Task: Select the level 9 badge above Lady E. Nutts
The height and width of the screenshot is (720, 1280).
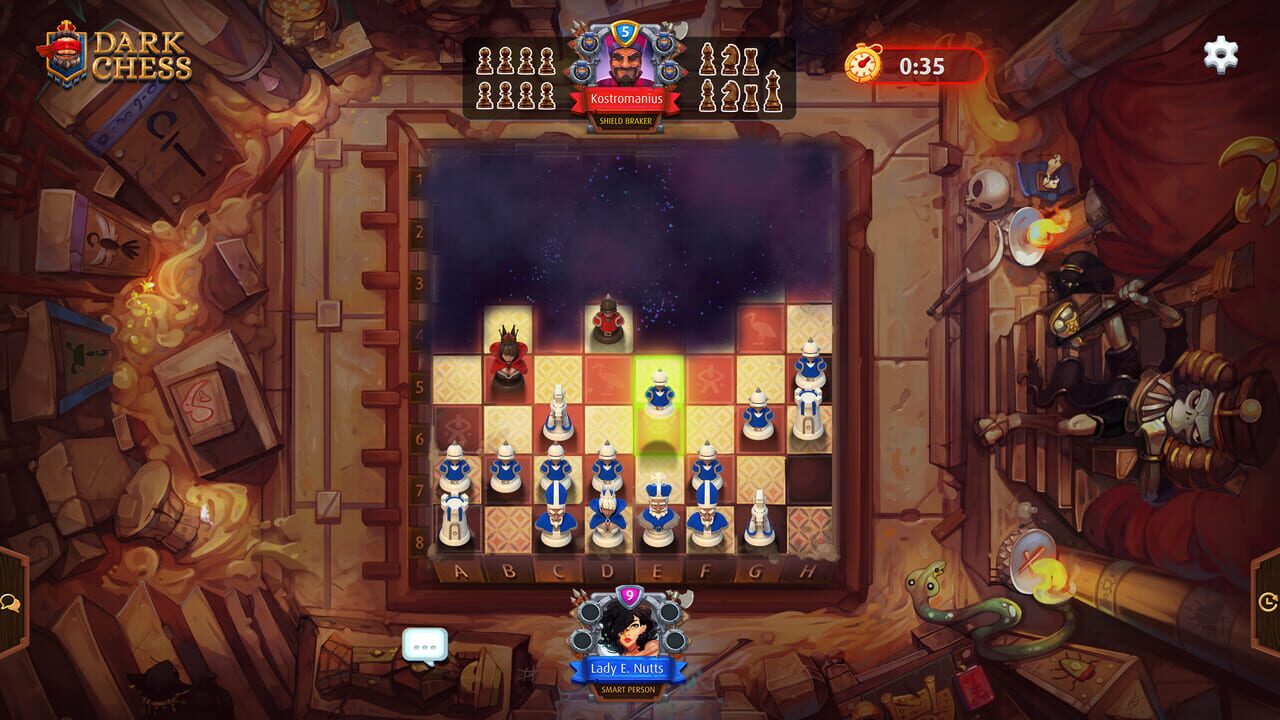Action: point(629,594)
